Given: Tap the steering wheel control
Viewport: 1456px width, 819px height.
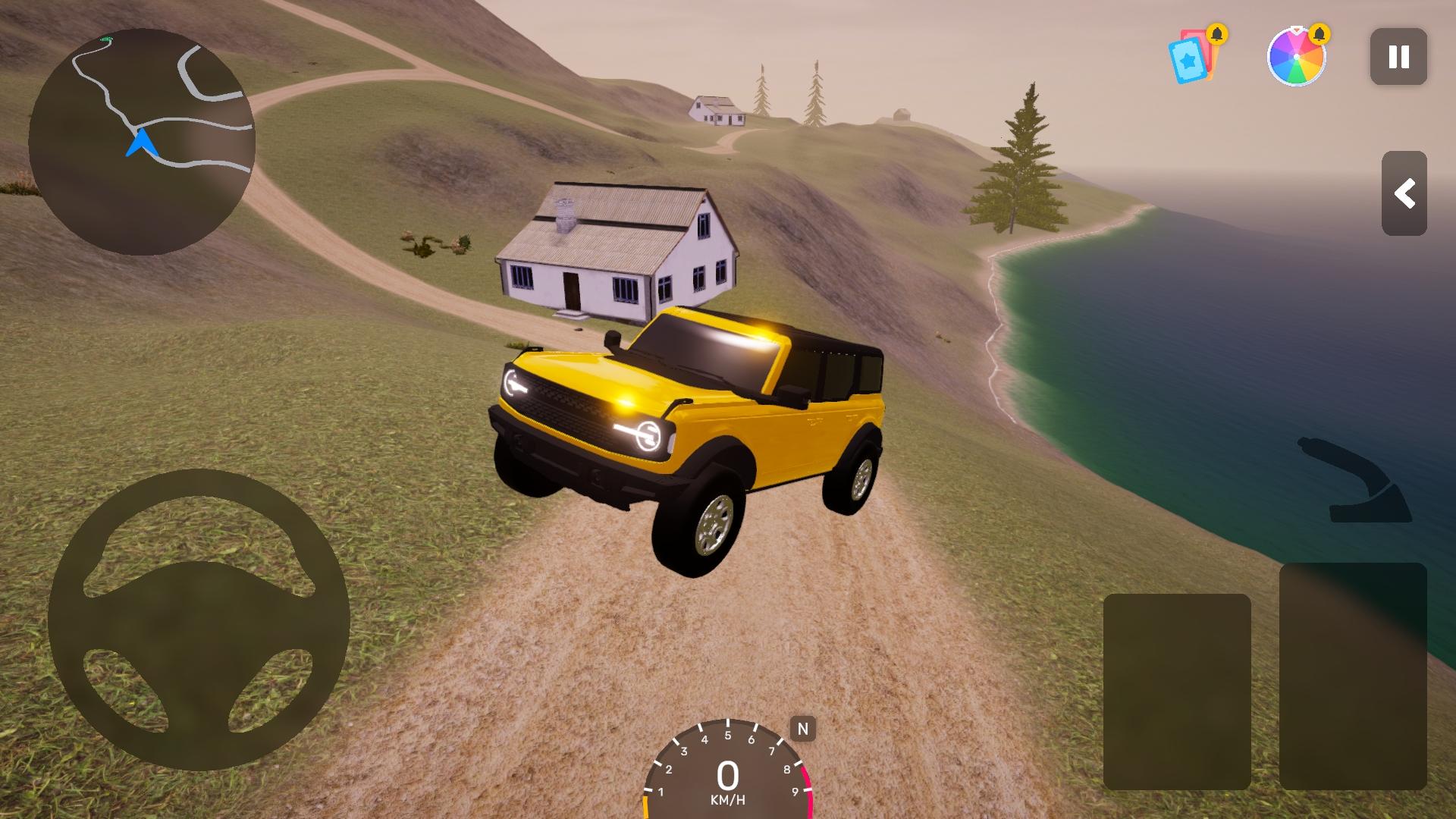Looking at the screenshot, I should point(199,620).
